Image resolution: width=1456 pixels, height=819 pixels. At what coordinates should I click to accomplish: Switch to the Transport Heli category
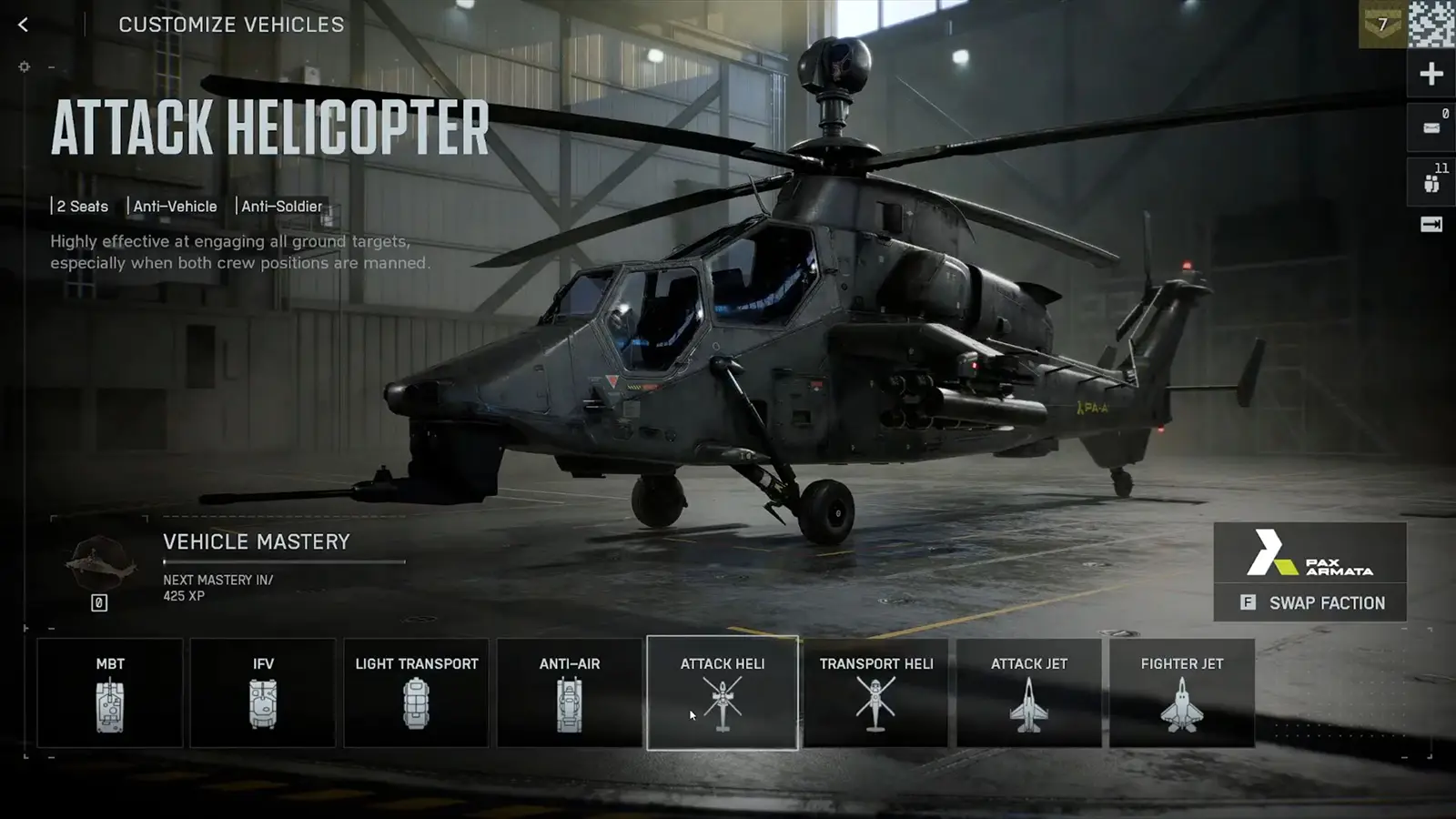pyautogui.click(x=875, y=693)
